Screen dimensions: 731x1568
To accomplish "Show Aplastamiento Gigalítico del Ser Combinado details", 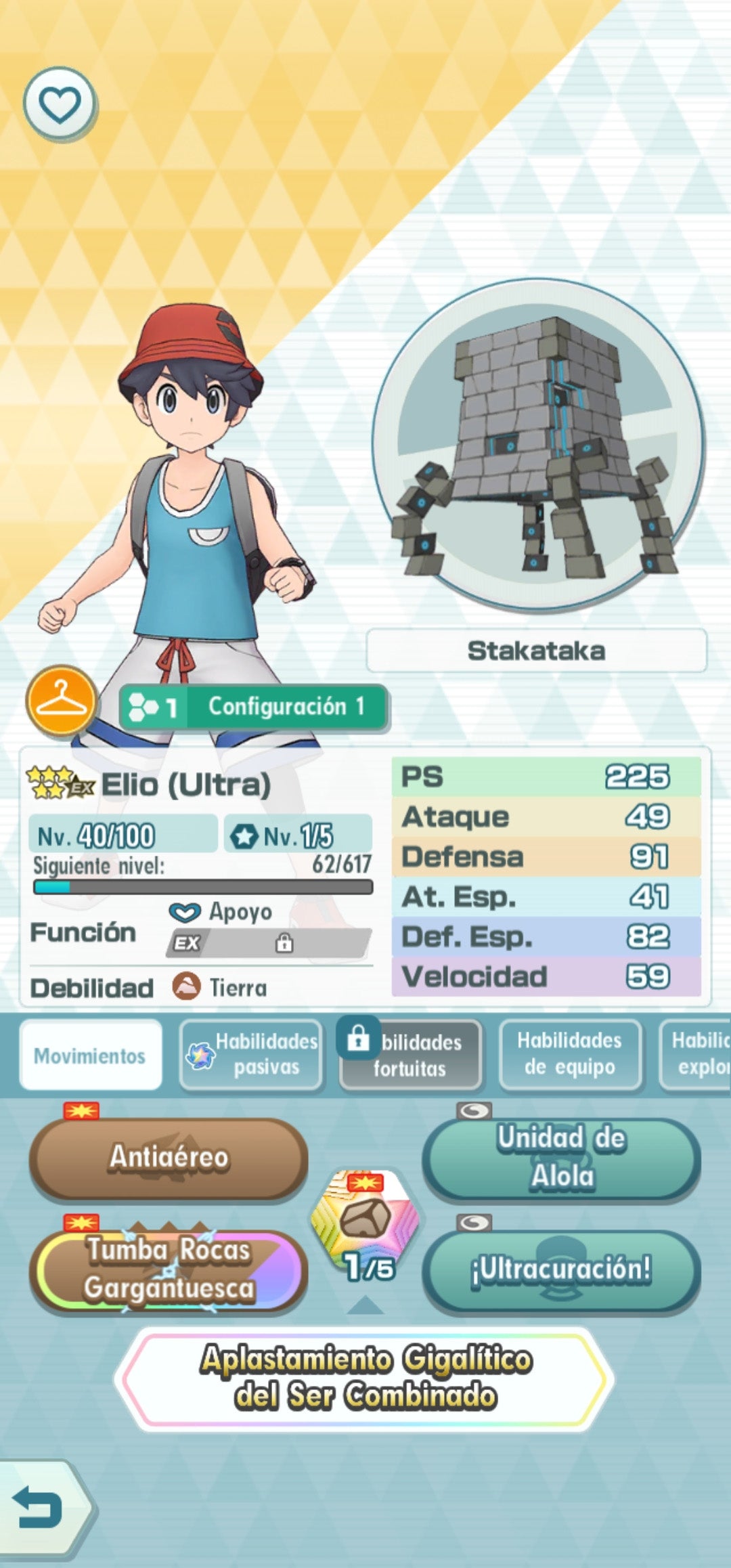I will pyautogui.click(x=365, y=1378).
